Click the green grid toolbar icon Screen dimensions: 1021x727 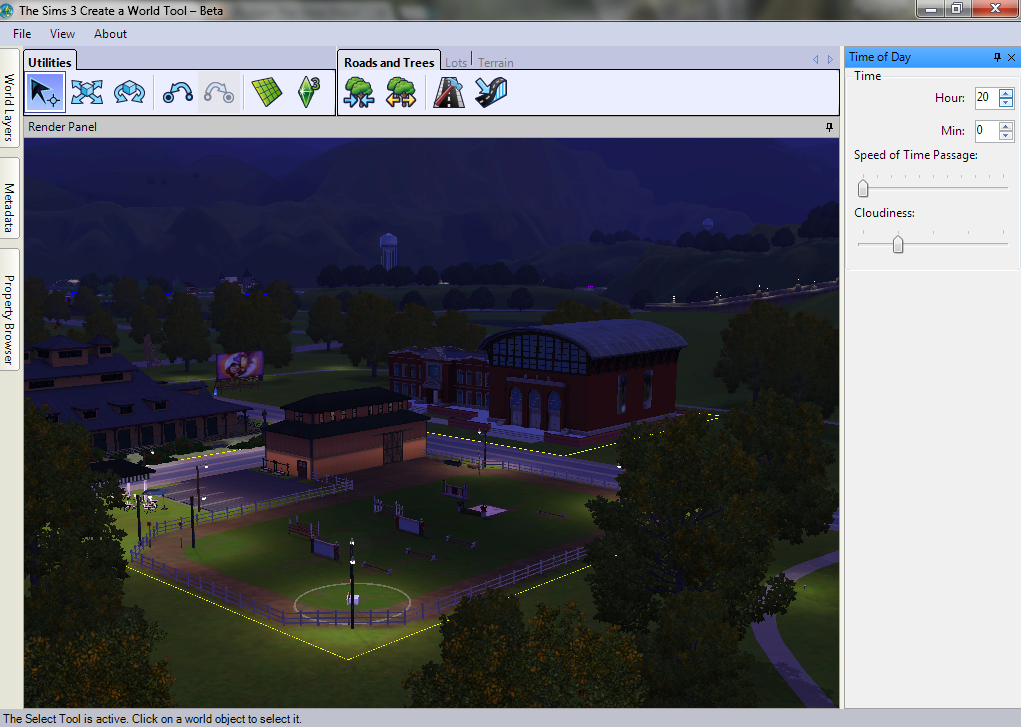[266, 93]
